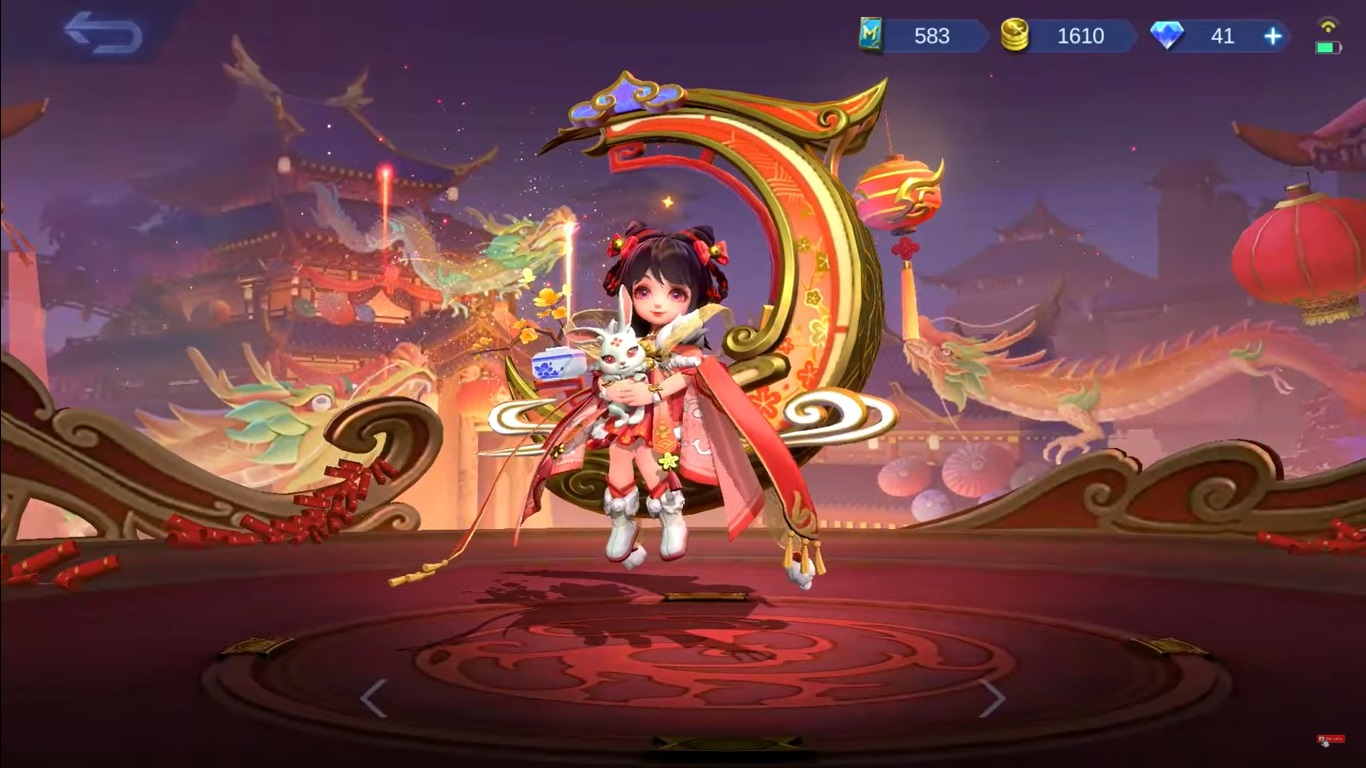View the next skin with the right arrow
The image size is (1366, 768).
pos(994,700)
